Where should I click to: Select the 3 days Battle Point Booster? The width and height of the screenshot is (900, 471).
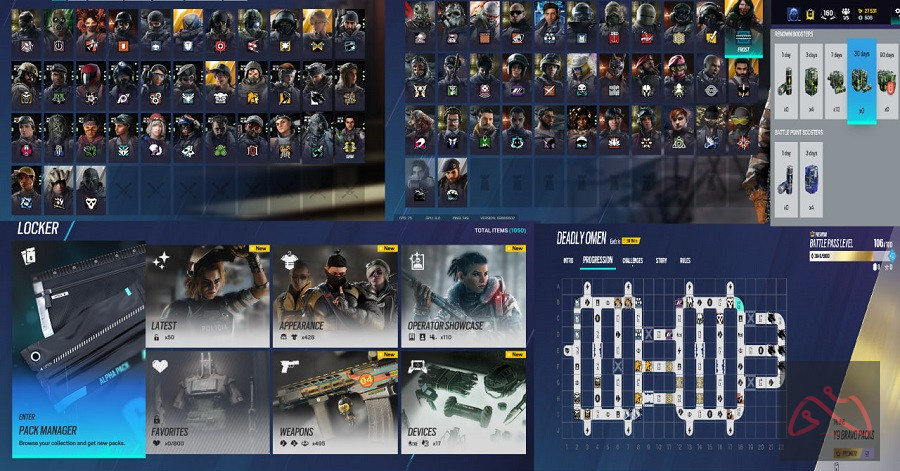(808, 177)
